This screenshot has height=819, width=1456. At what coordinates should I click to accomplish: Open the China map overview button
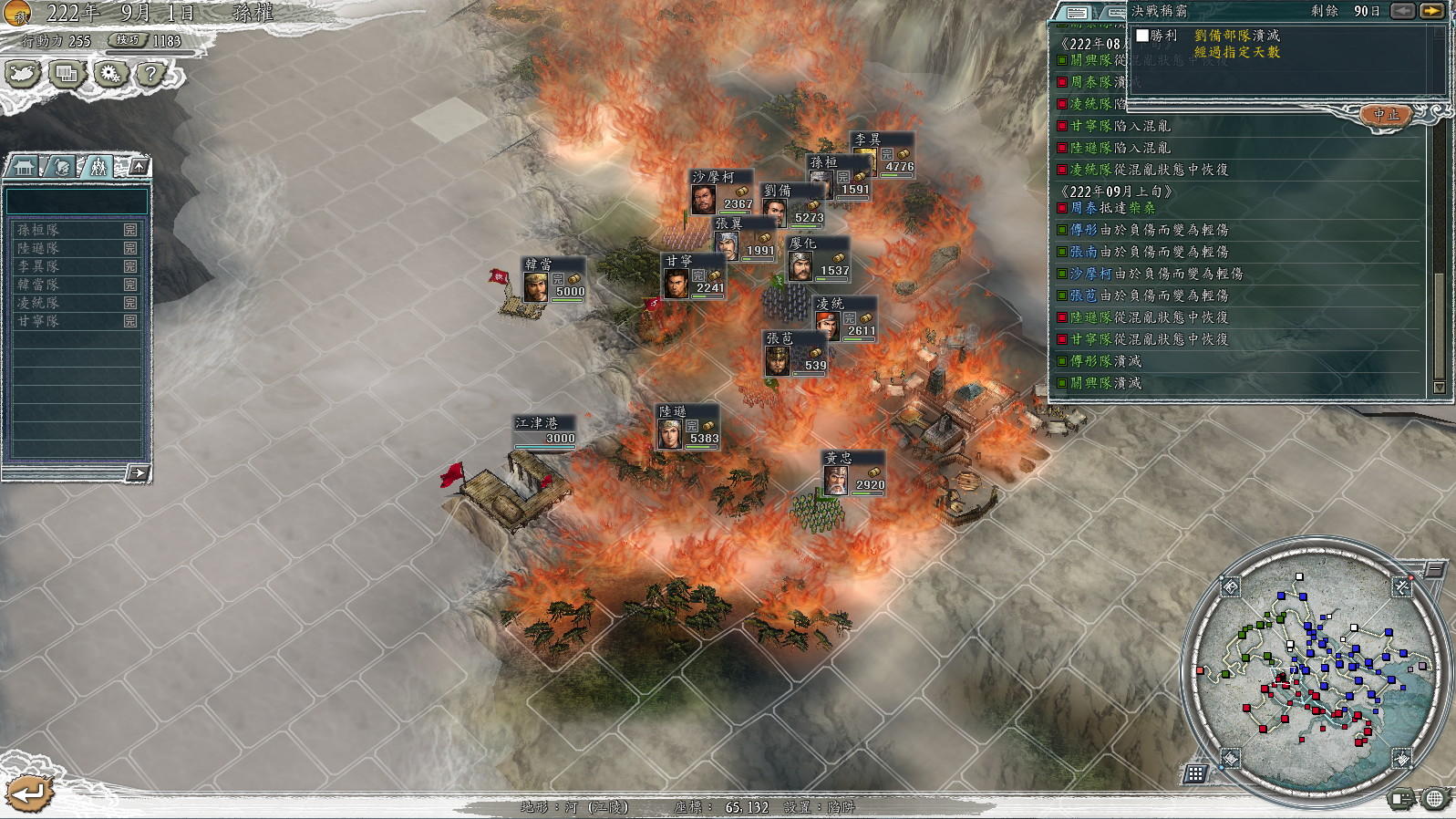[23, 74]
